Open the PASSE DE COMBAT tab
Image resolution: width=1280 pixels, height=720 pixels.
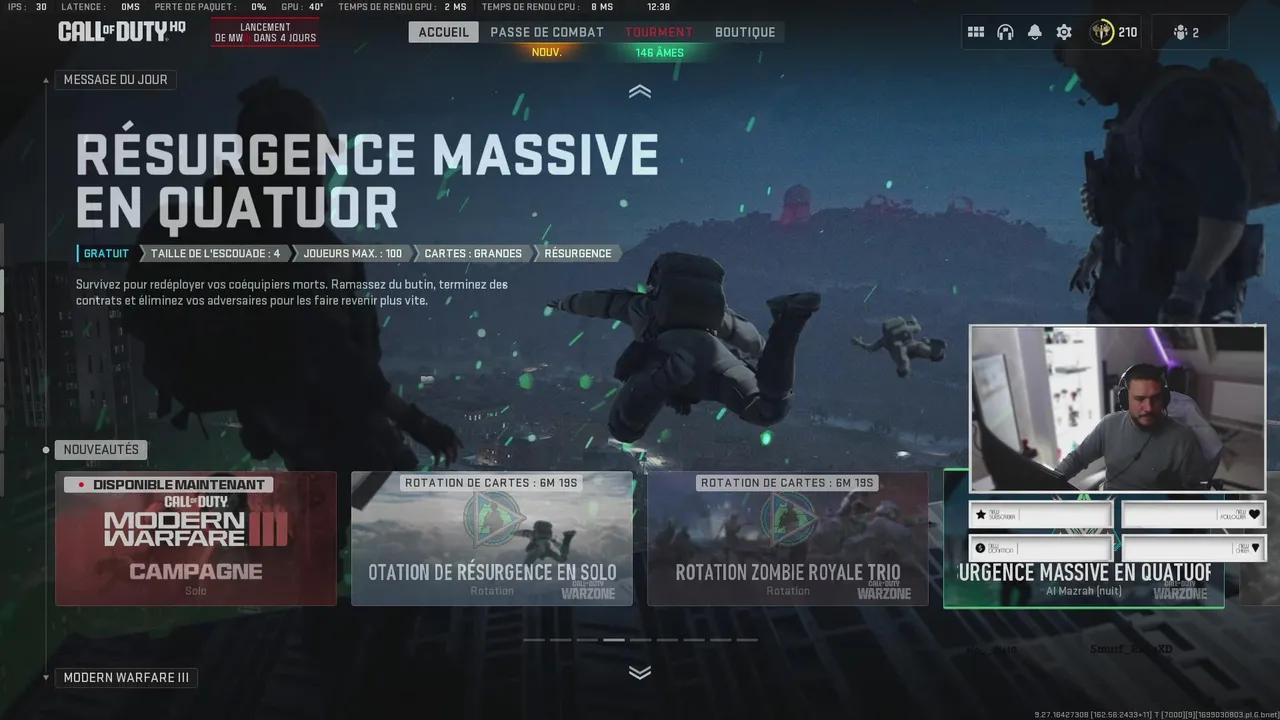point(544,31)
